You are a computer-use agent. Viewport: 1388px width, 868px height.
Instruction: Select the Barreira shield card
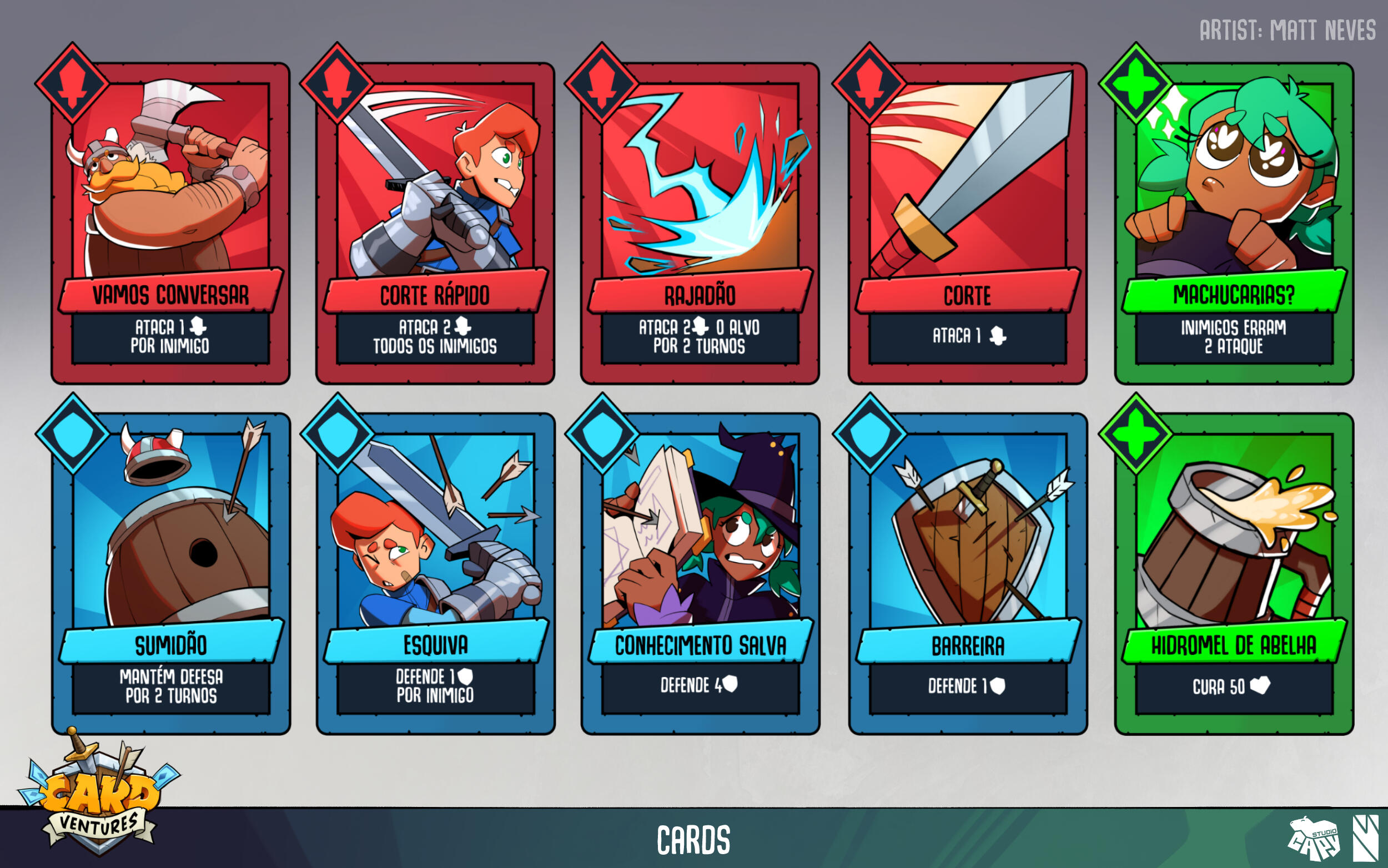pos(968,574)
